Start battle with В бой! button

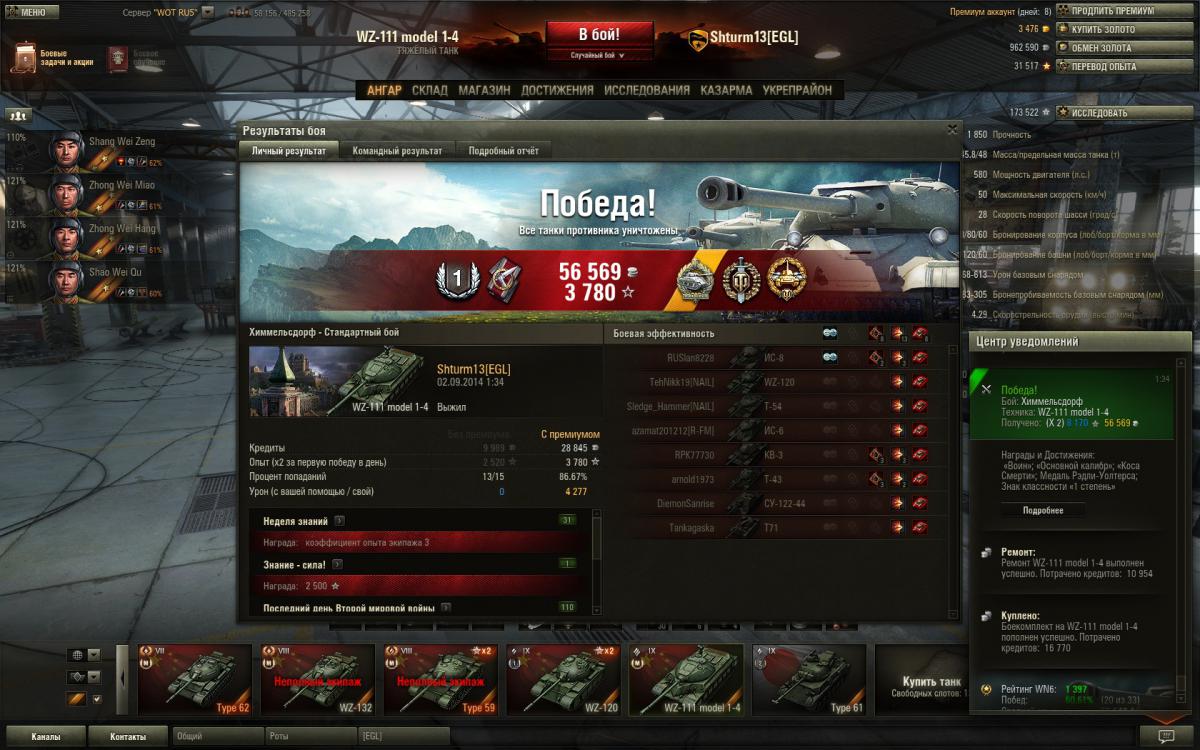click(x=600, y=36)
